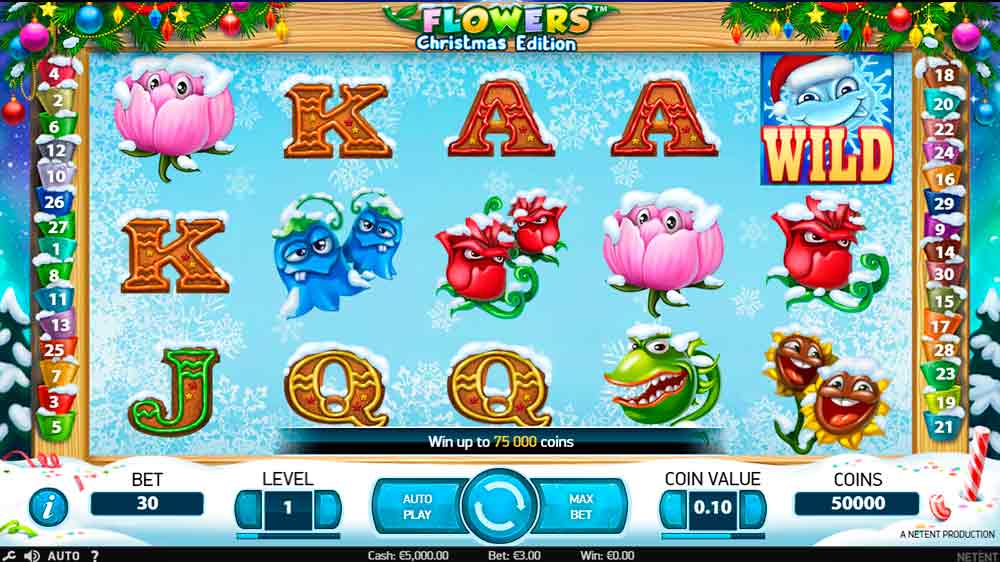The width and height of the screenshot is (1000, 562).
Task: Increase the bet level
Action: click(327, 509)
